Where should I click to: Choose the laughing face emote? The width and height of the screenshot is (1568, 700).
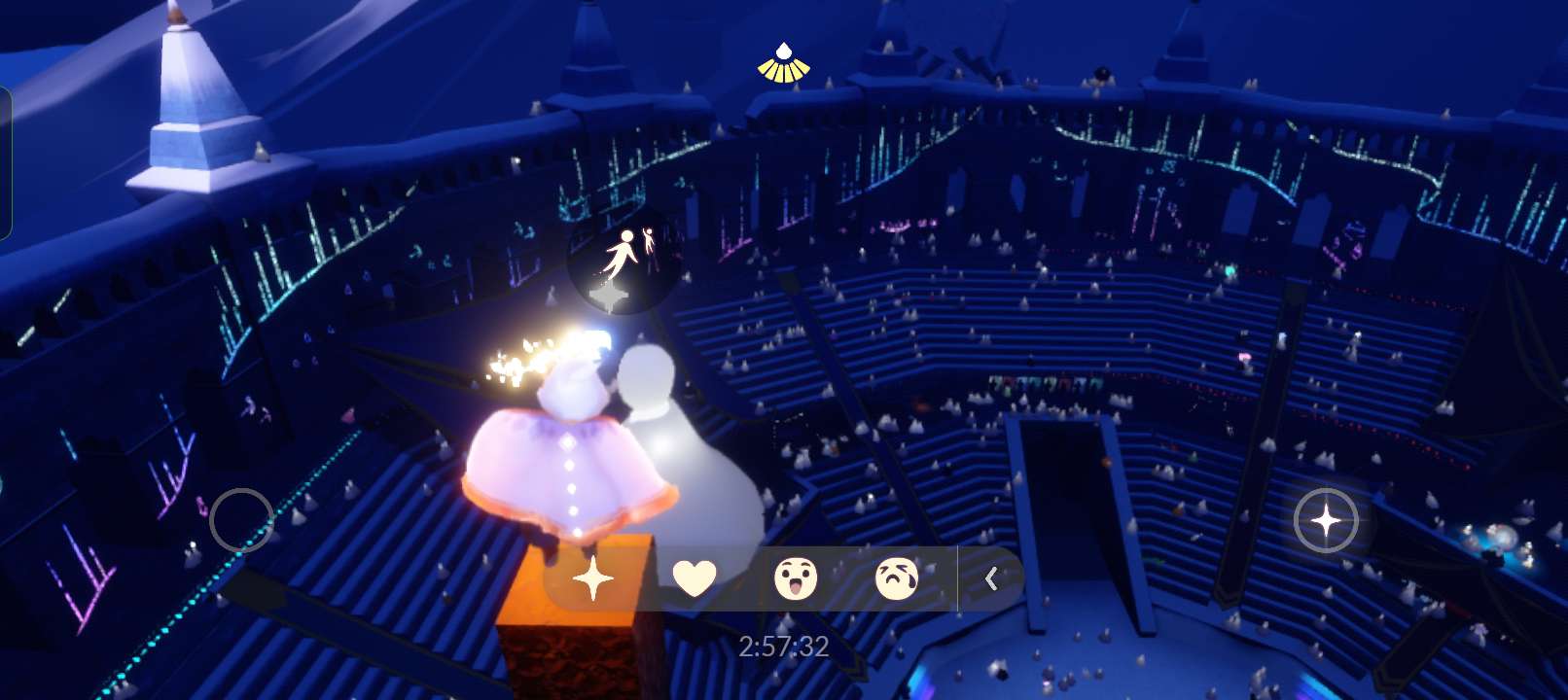coord(796,579)
